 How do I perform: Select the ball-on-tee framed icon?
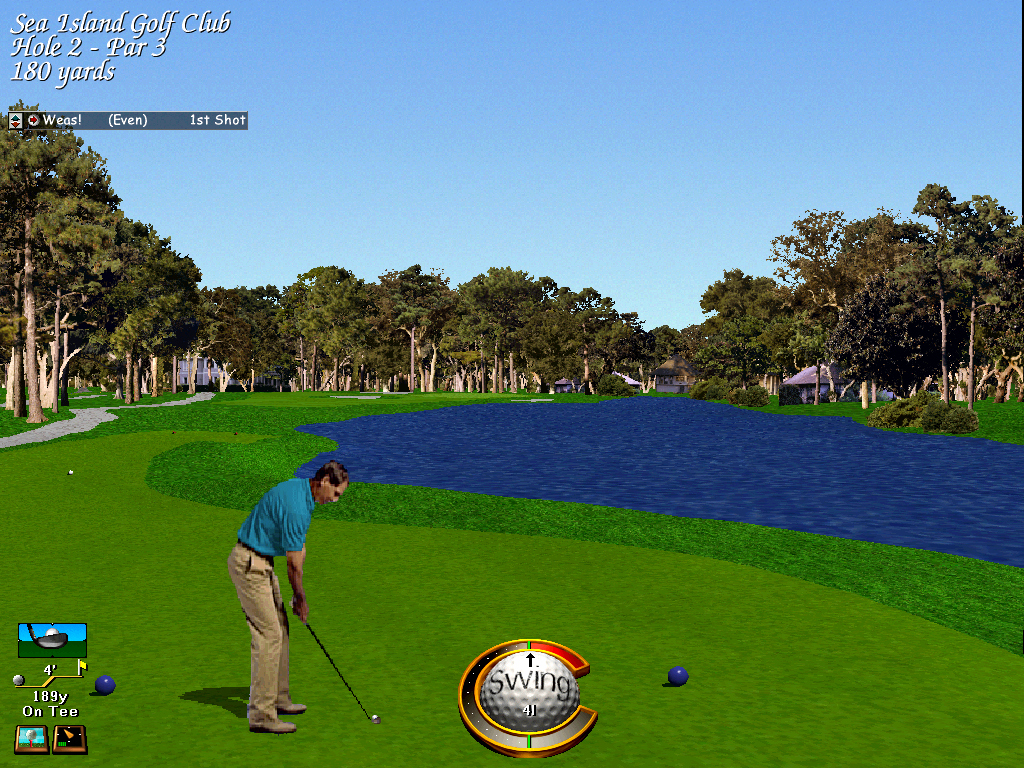pos(32,739)
